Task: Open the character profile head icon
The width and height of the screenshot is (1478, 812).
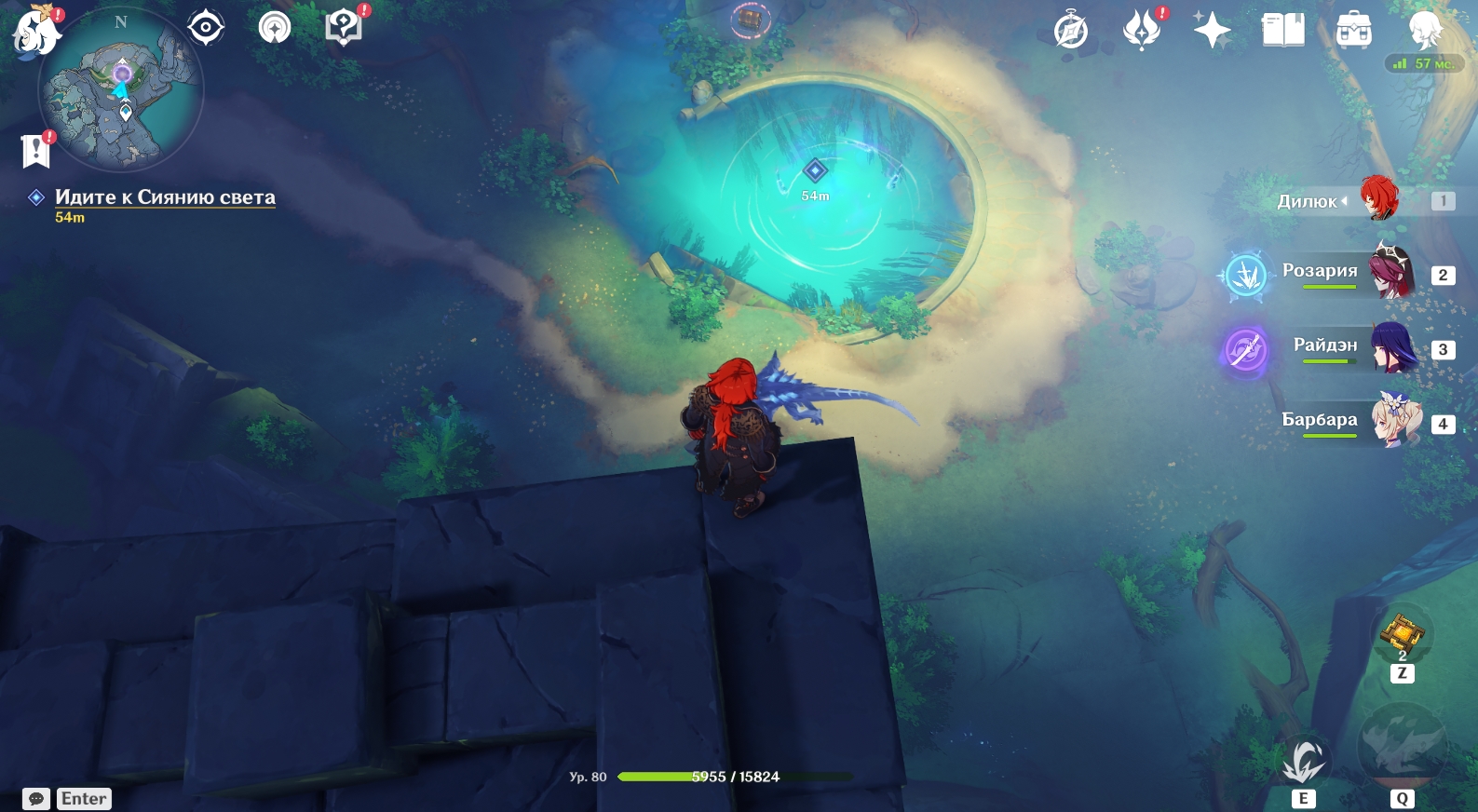Action: [x=1424, y=31]
